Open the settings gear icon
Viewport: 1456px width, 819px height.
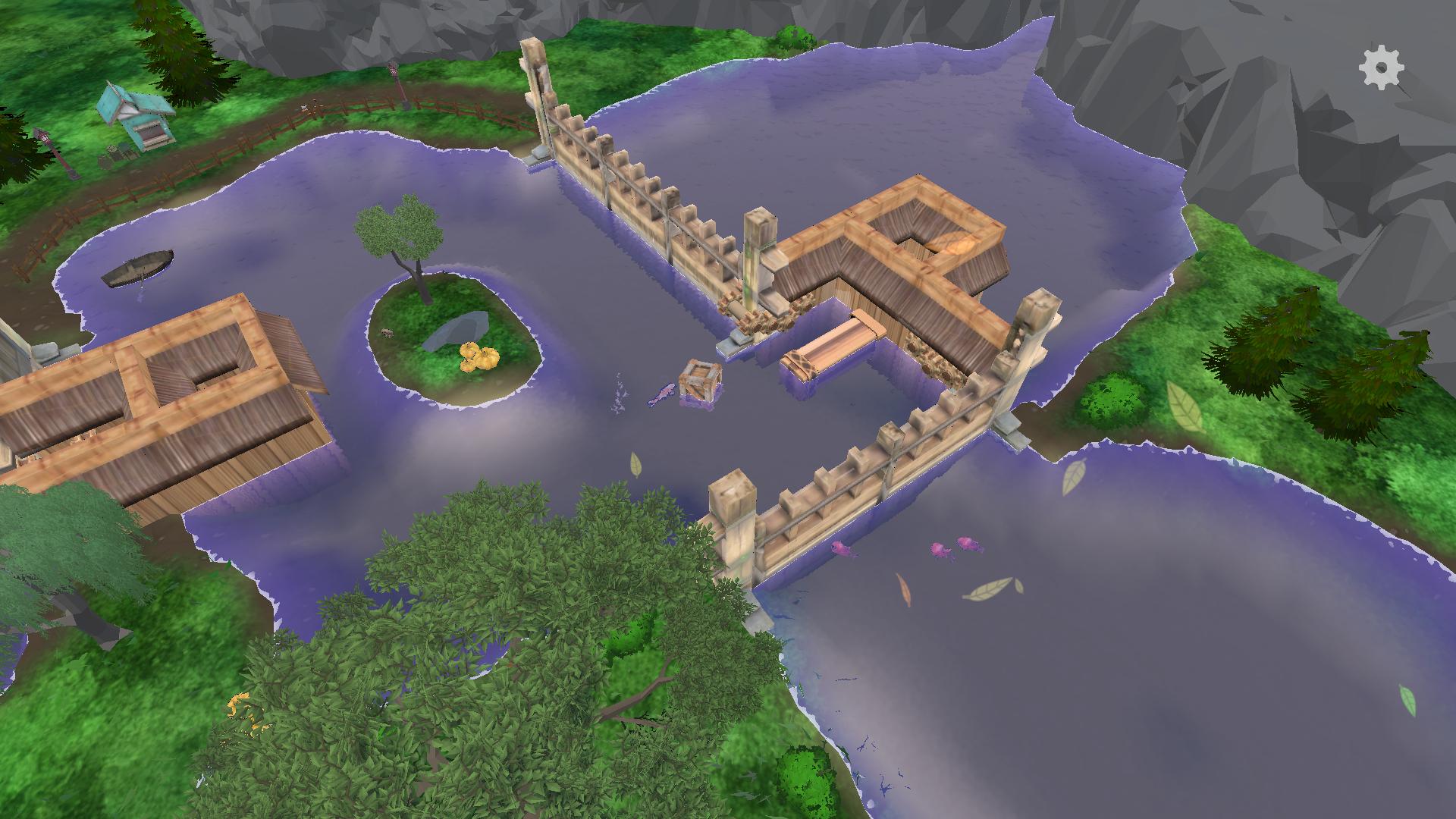(x=1381, y=68)
